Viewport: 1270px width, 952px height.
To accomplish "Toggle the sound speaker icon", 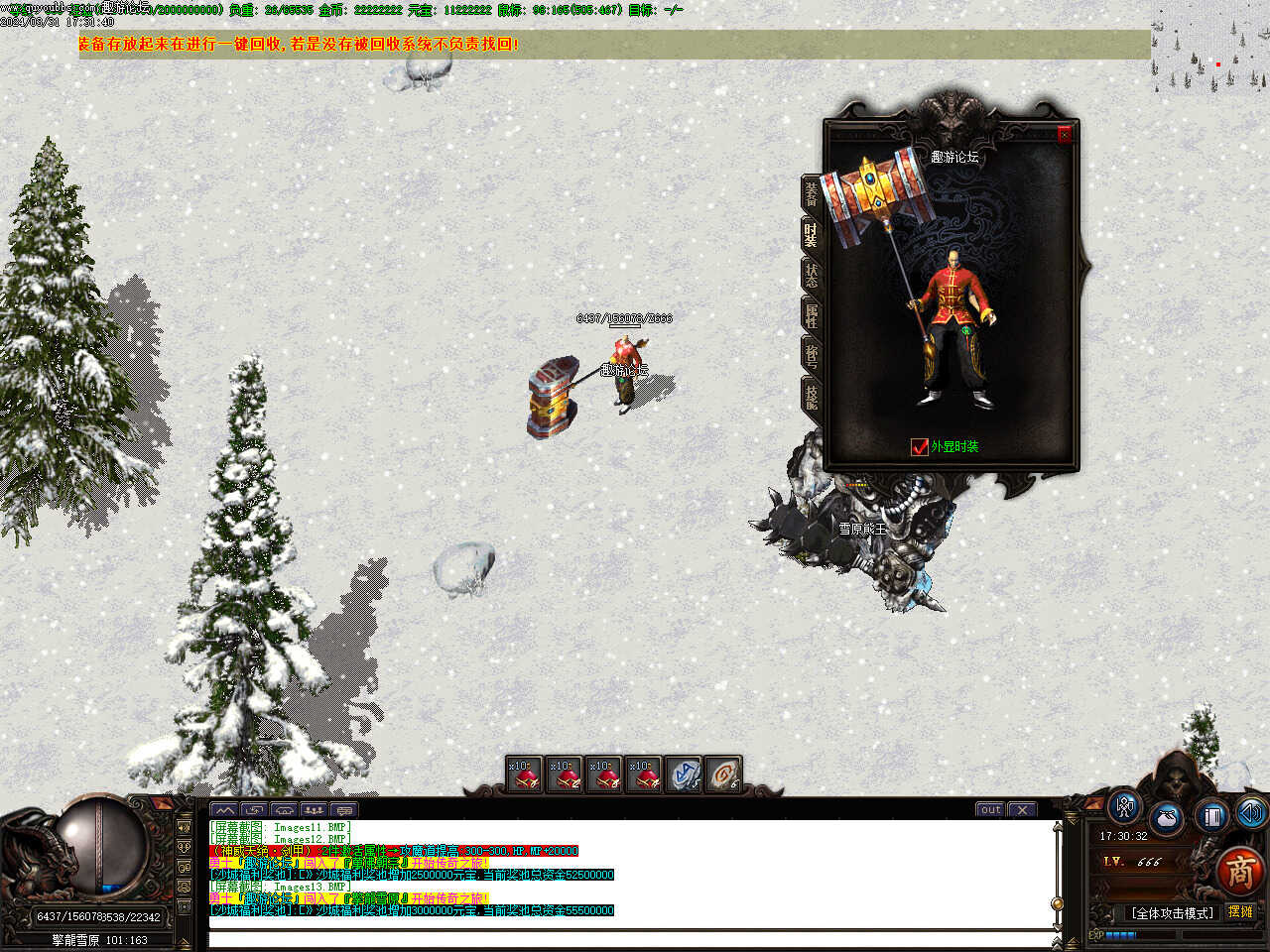I will click(1250, 813).
